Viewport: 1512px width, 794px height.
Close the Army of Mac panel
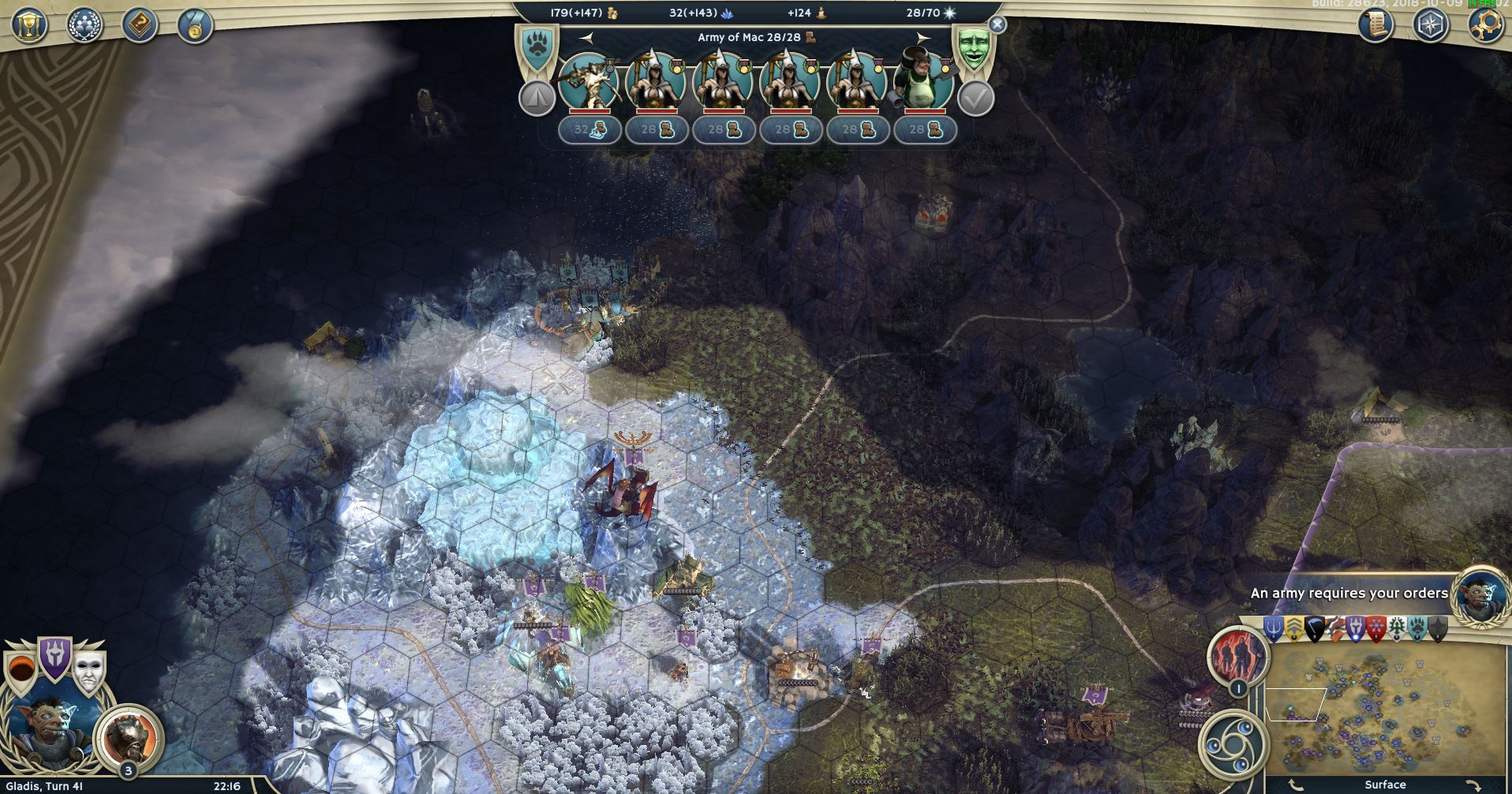[997, 24]
